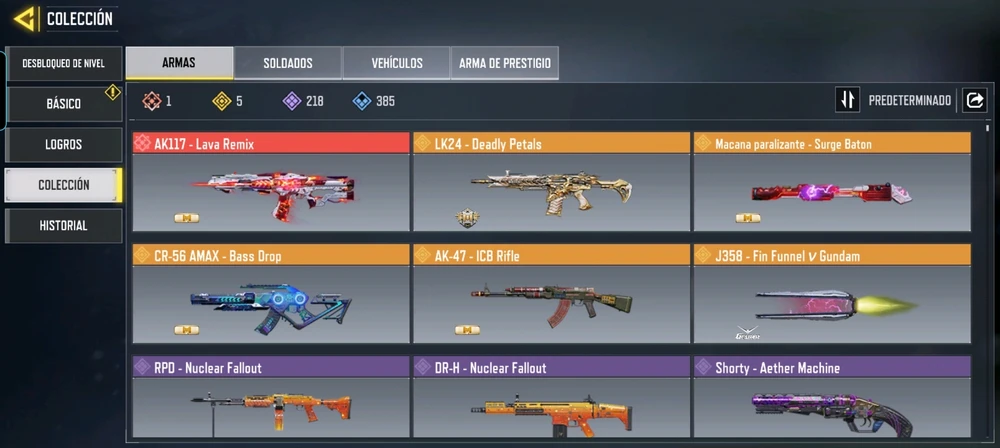
Task: Open the Logros section
Action: pos(63,144)
